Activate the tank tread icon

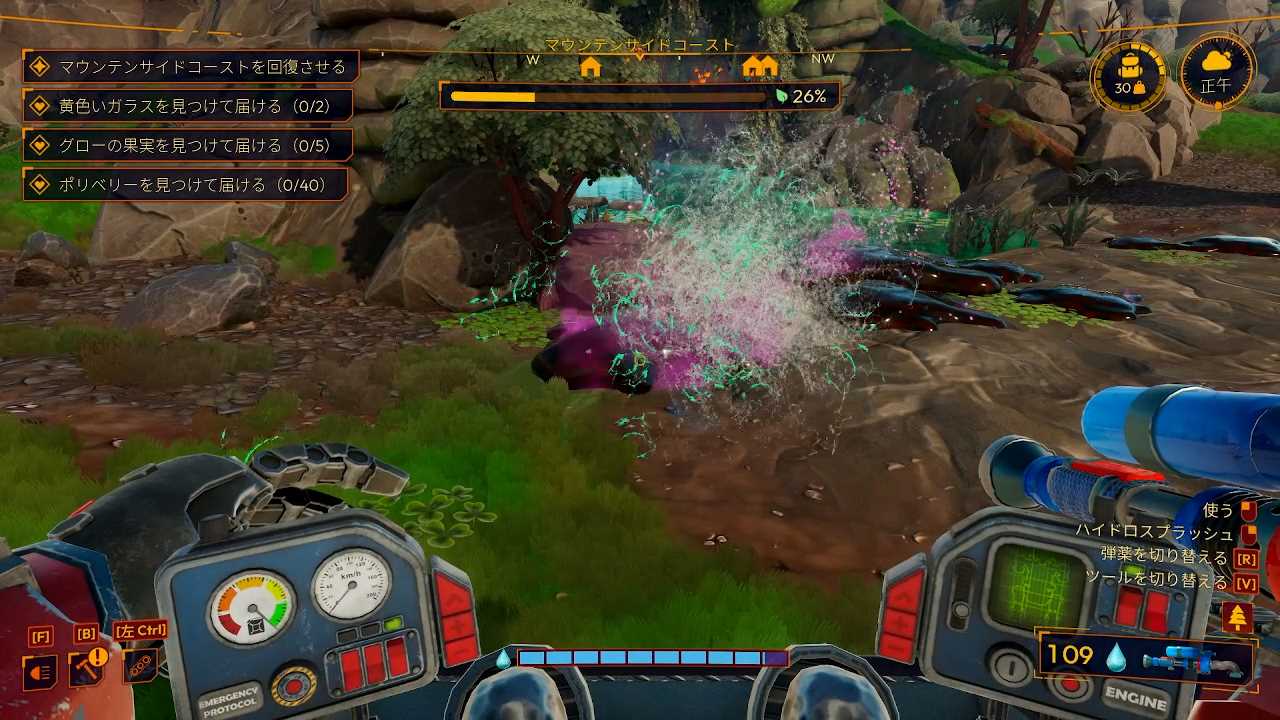tap(139, 666)
